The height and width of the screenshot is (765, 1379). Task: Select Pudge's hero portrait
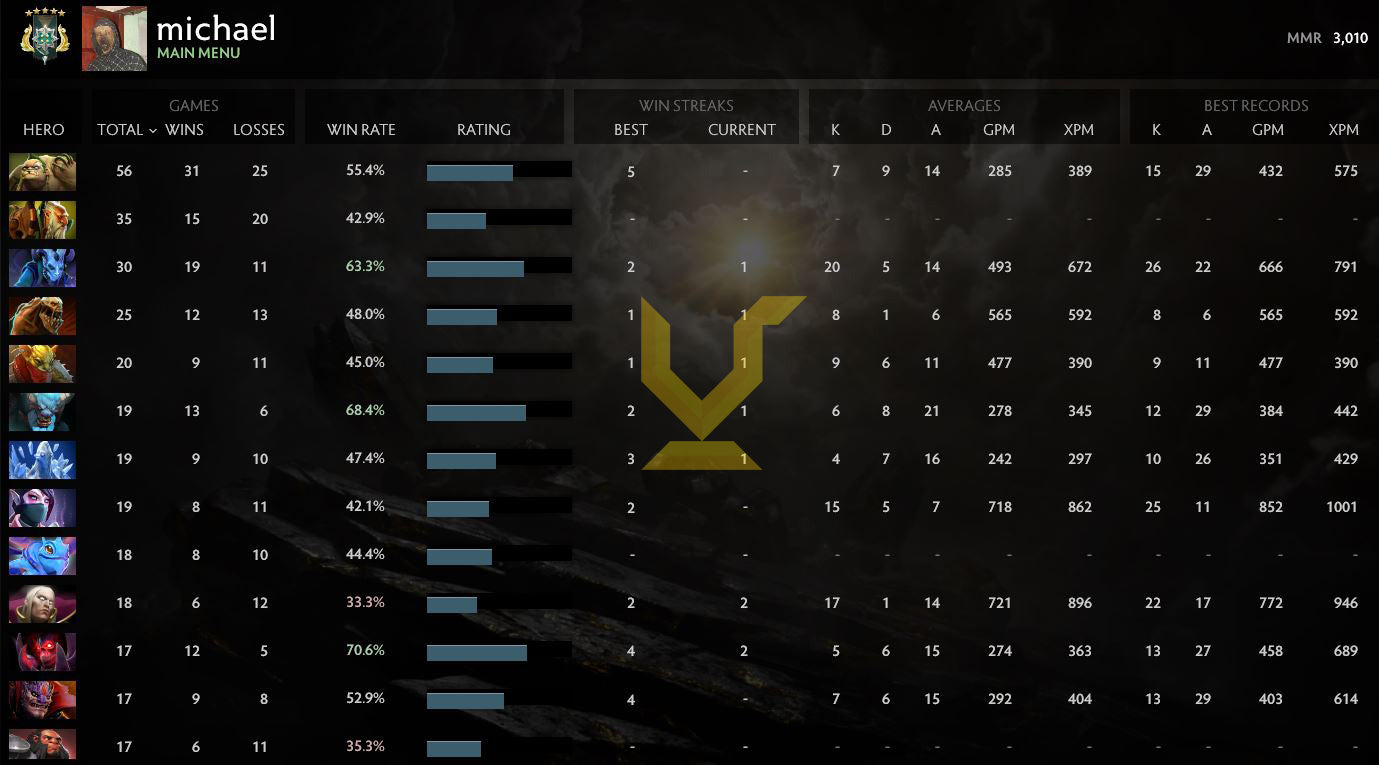[x=42, y=171]
